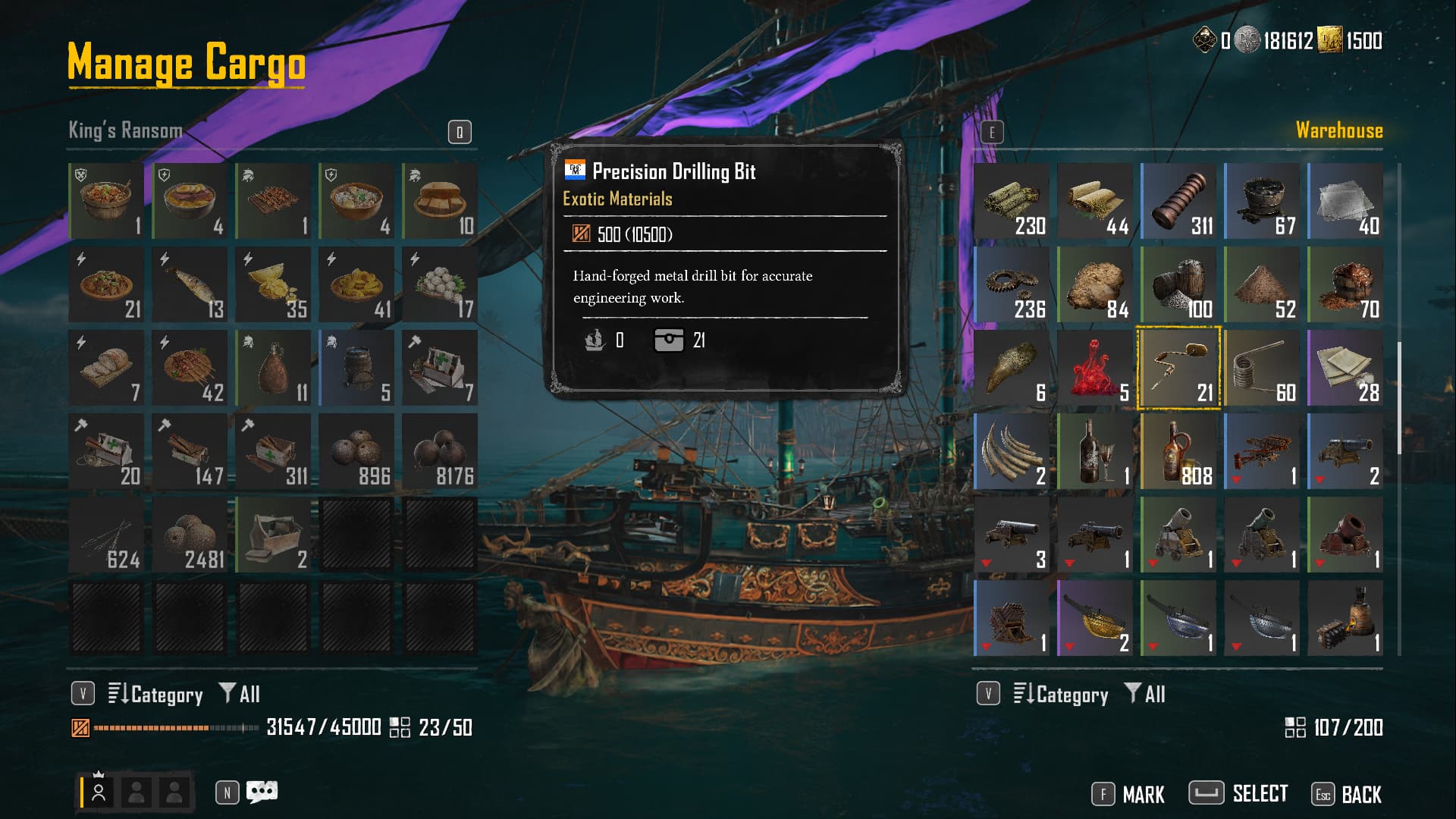This screenshot has height=819, width=1456.
Task: Change the warehouse All filter
Action: point(1145,694)
